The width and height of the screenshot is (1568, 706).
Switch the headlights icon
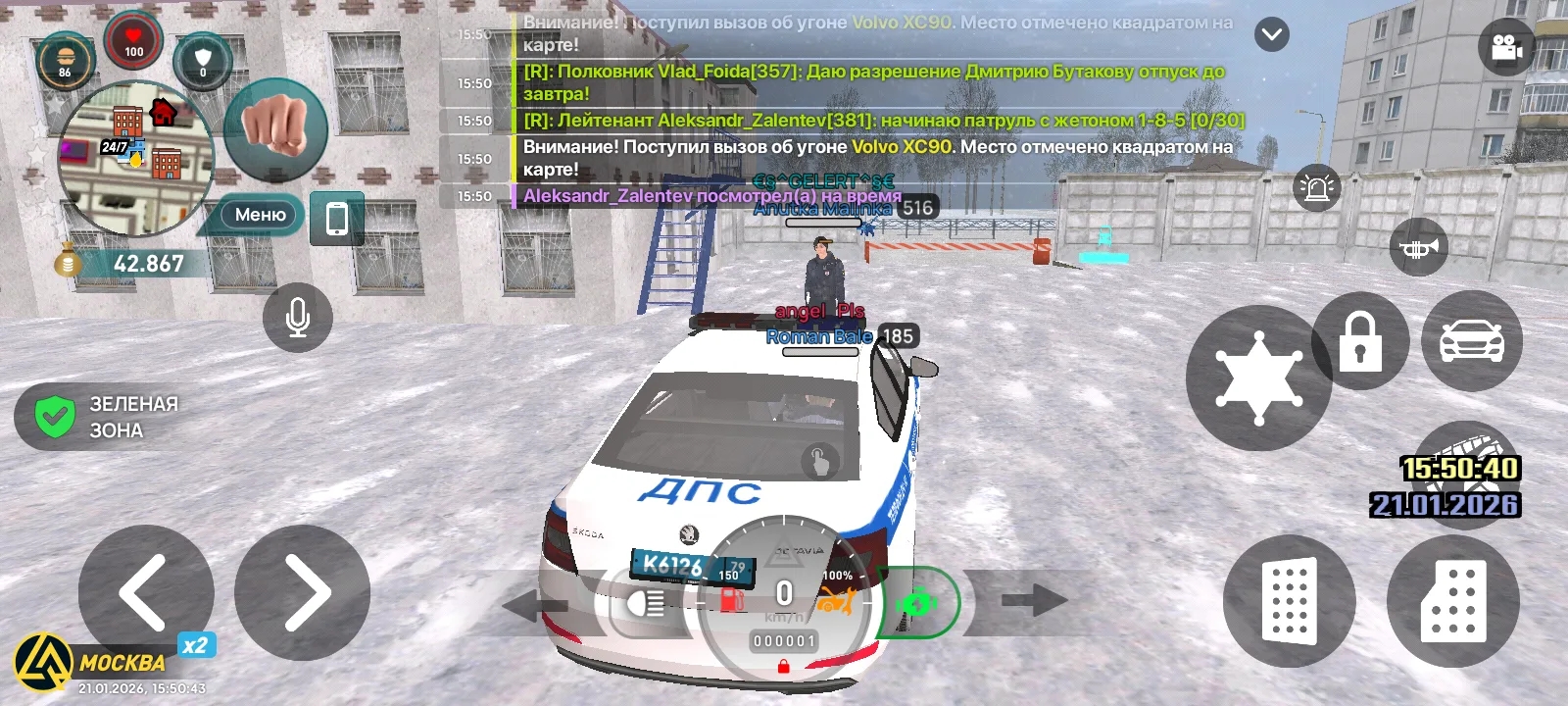(647, 603)
